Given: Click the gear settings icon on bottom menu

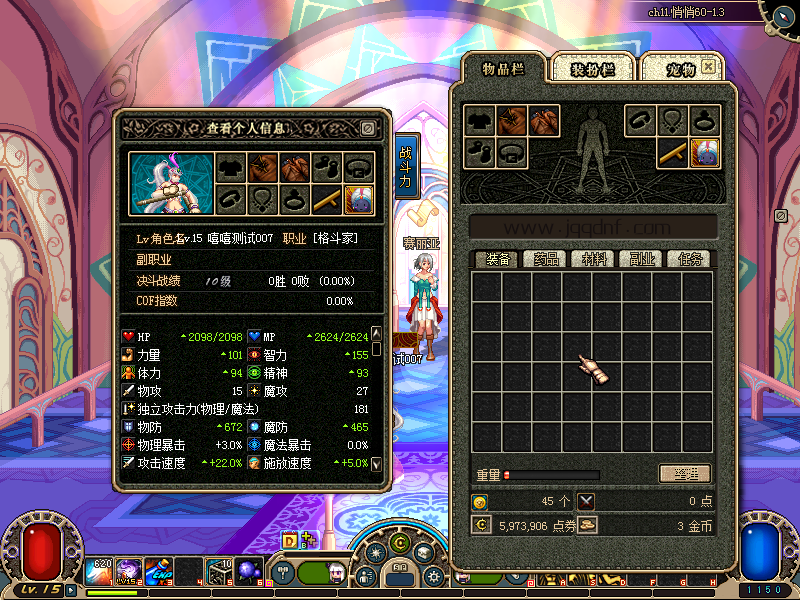Looking at the screenshot, I should [x=433, y=577].
